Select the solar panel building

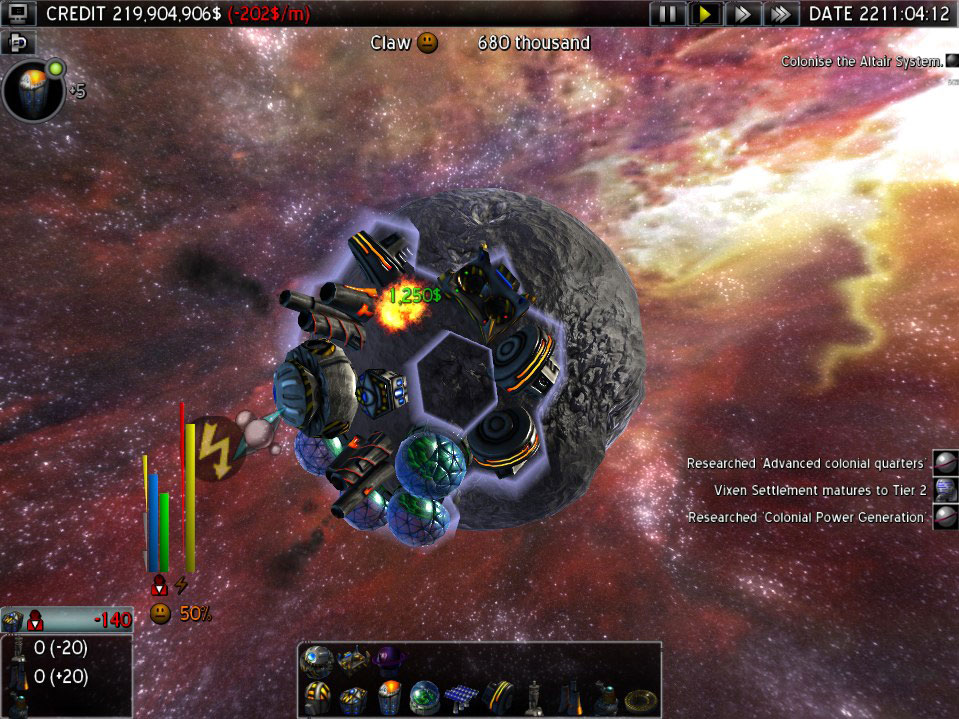[x=462, y=695]
